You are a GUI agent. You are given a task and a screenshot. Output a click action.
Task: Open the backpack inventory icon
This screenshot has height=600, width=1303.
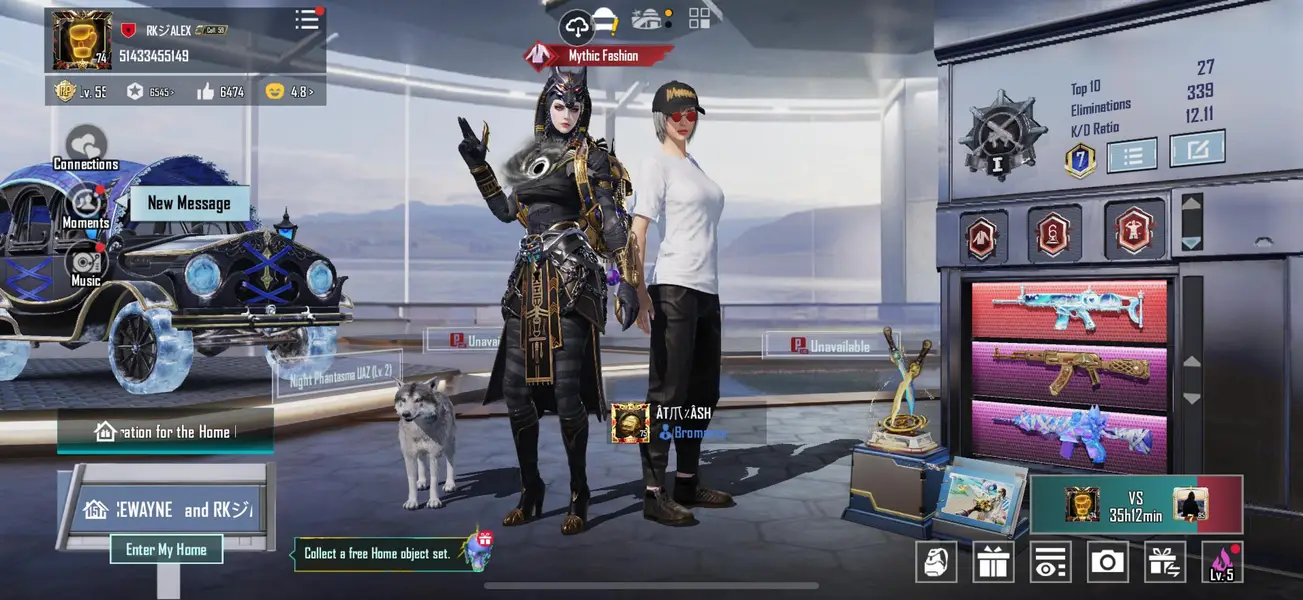click(x=936, y=563)
